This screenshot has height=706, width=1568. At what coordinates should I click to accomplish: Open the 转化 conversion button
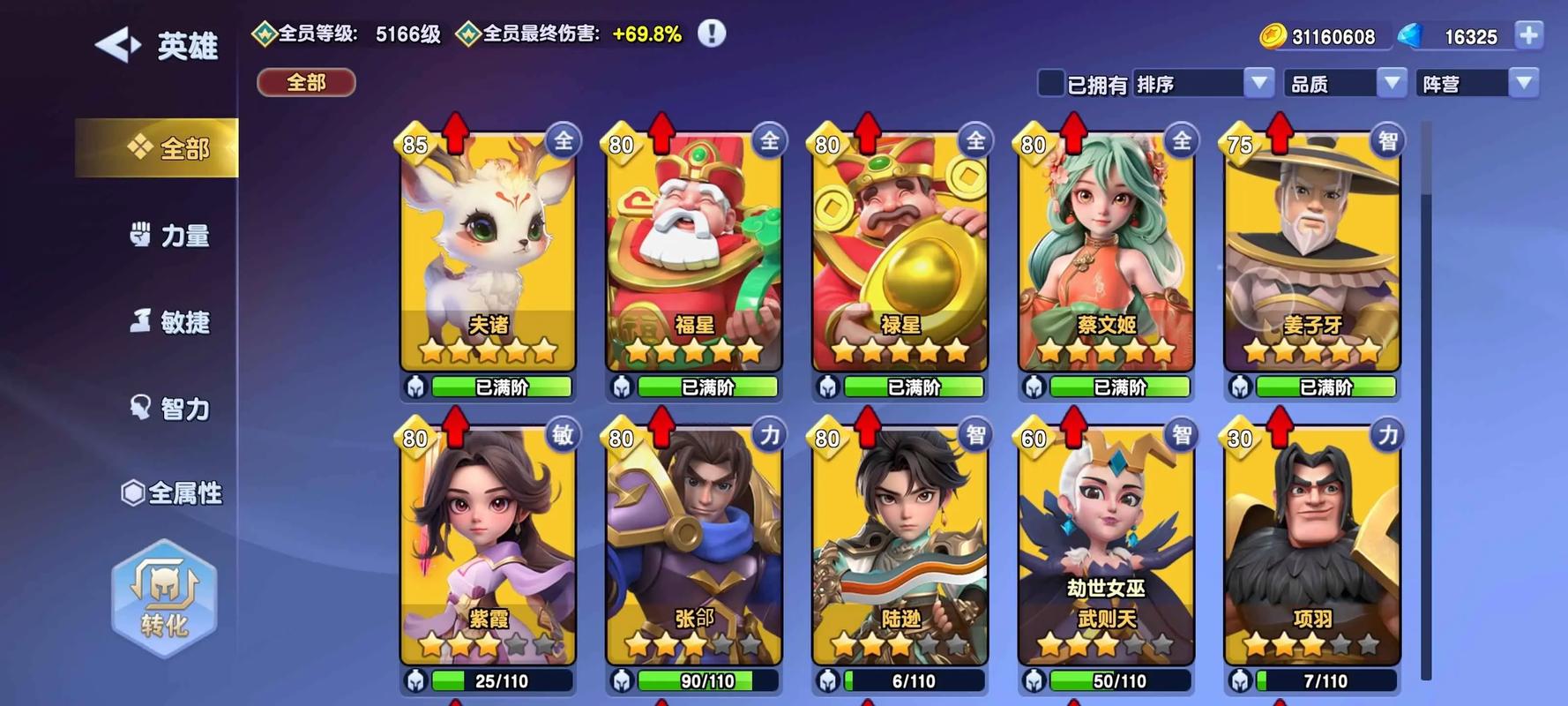tap(164, 598)
